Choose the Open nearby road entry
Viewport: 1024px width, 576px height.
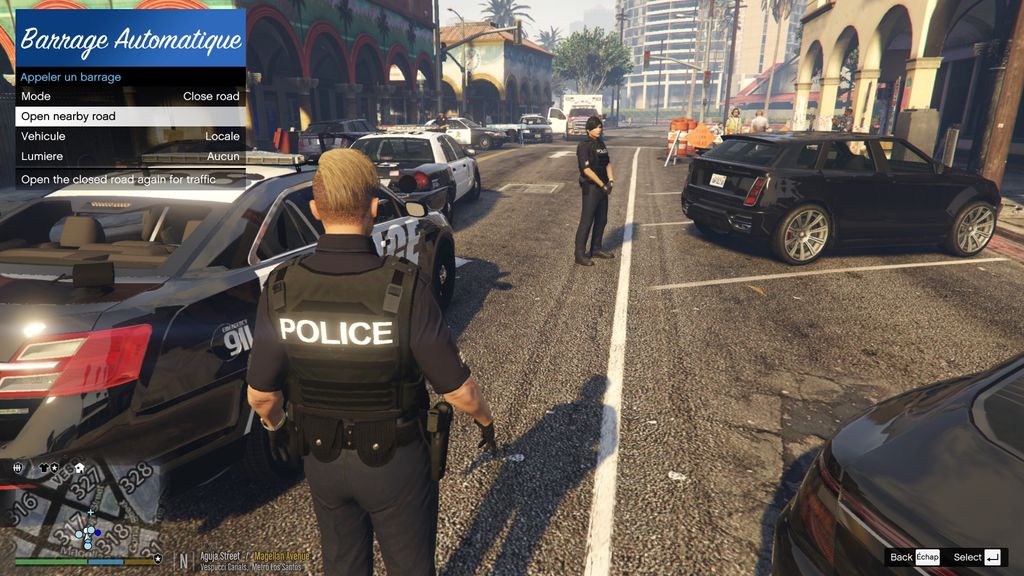[130, 116]
